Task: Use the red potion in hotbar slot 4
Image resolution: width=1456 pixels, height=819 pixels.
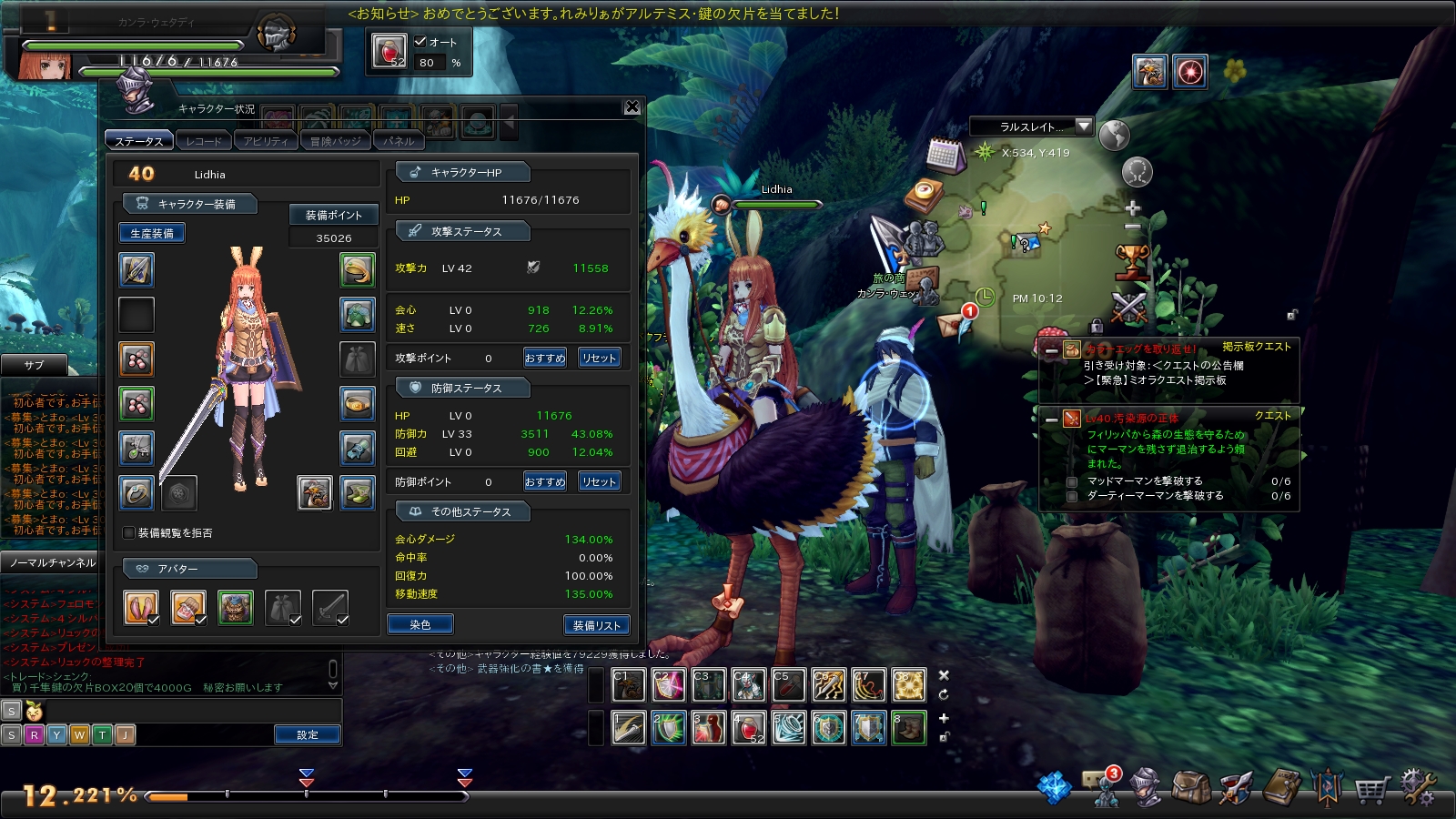Action: pos(748,728)
